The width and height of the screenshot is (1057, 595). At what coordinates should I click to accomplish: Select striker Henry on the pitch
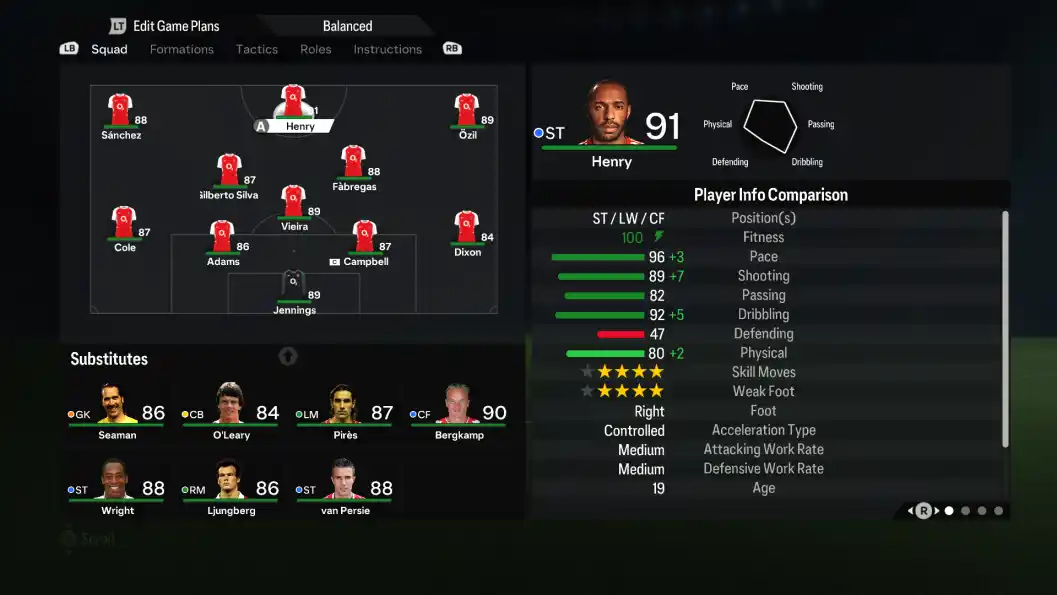tap(293, 104)
